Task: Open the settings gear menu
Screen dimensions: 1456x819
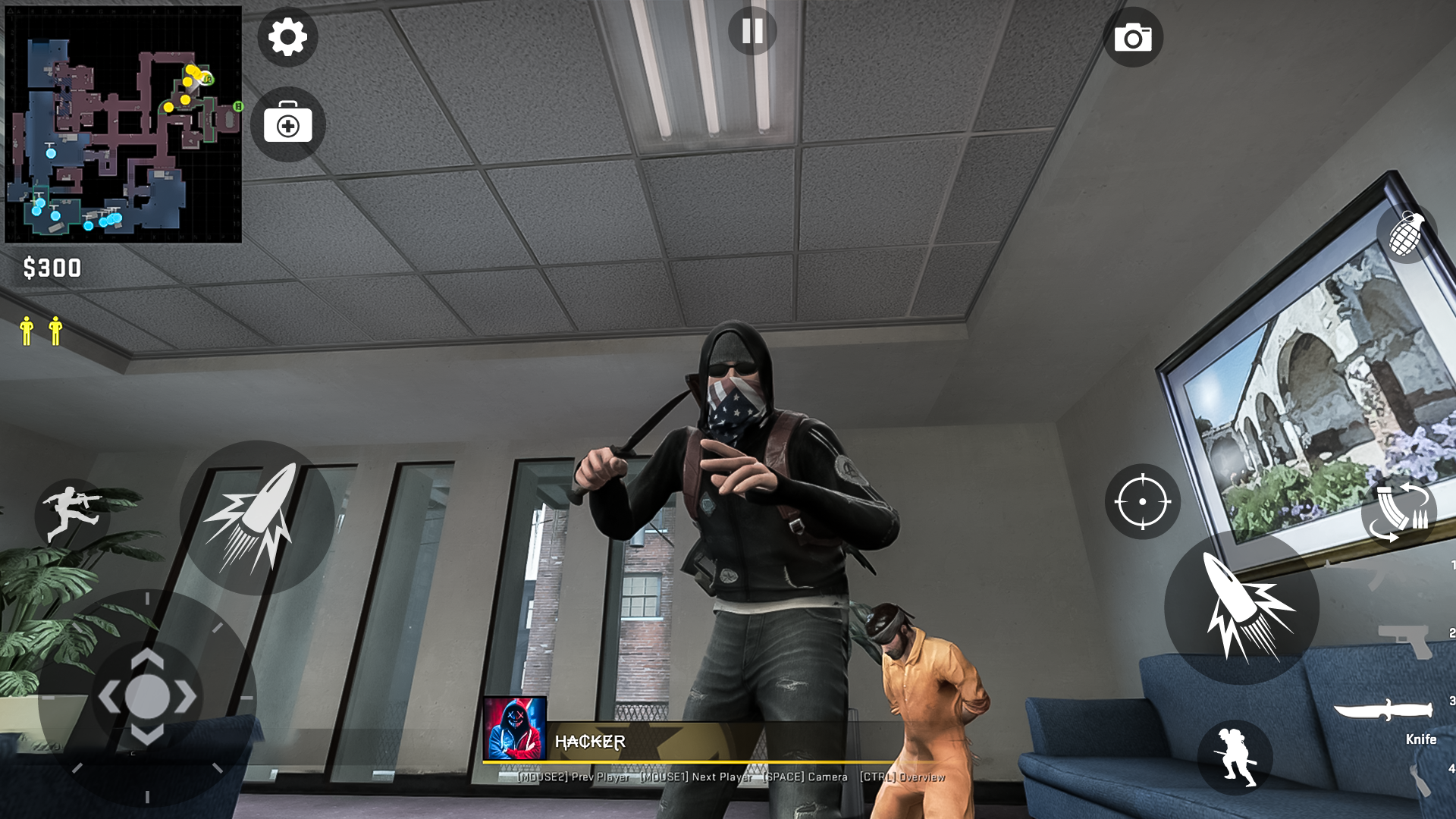Action: point(287,37)
